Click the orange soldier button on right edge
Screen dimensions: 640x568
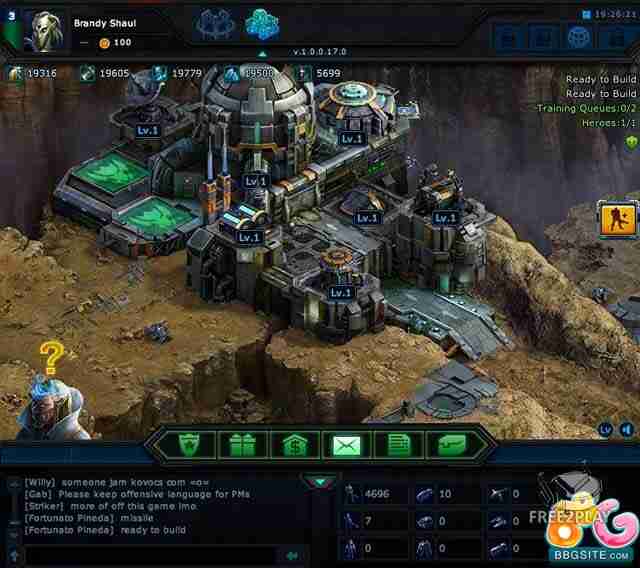coord(615,218)
